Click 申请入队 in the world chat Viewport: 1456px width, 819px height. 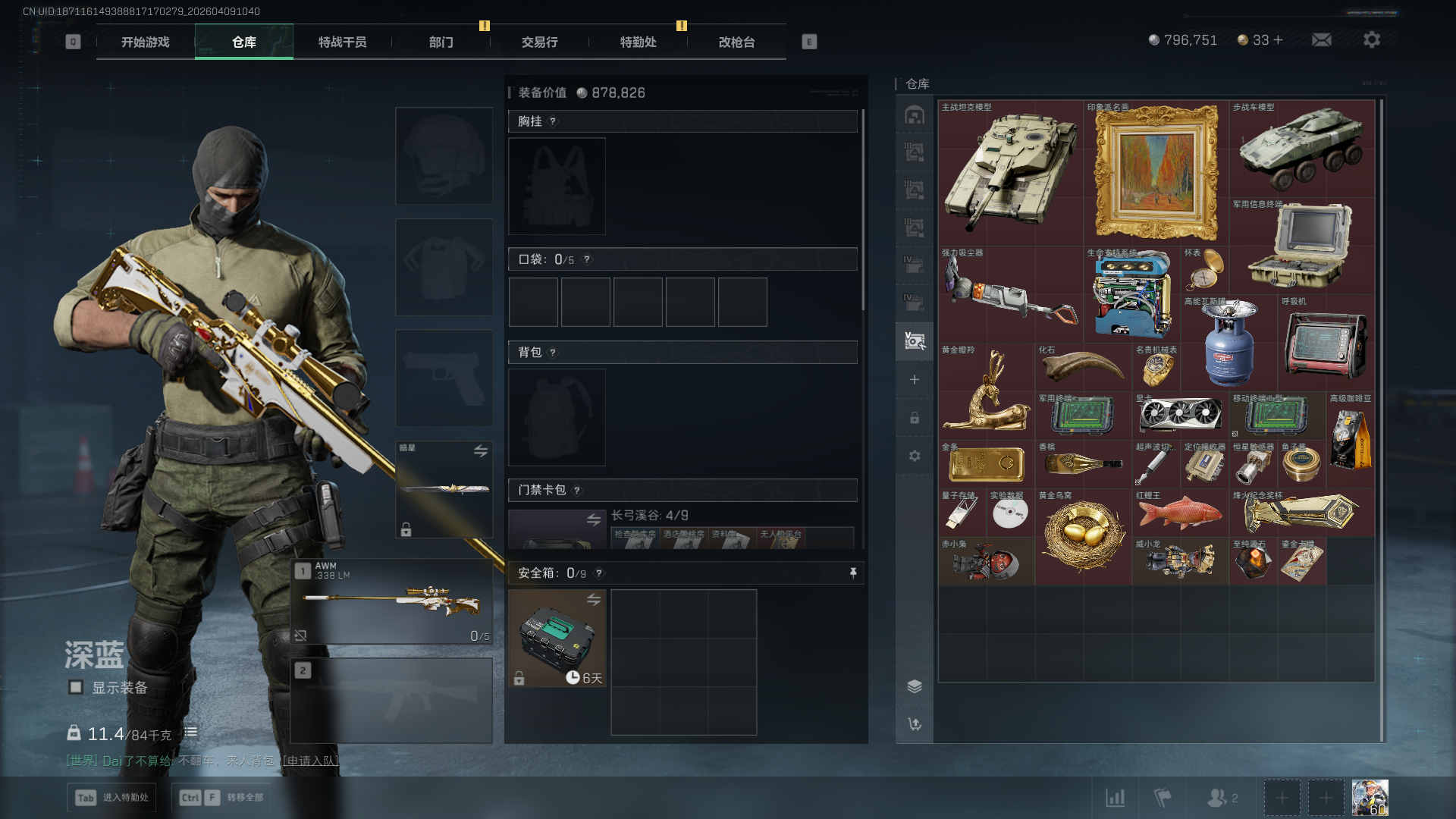pos(310,761)
